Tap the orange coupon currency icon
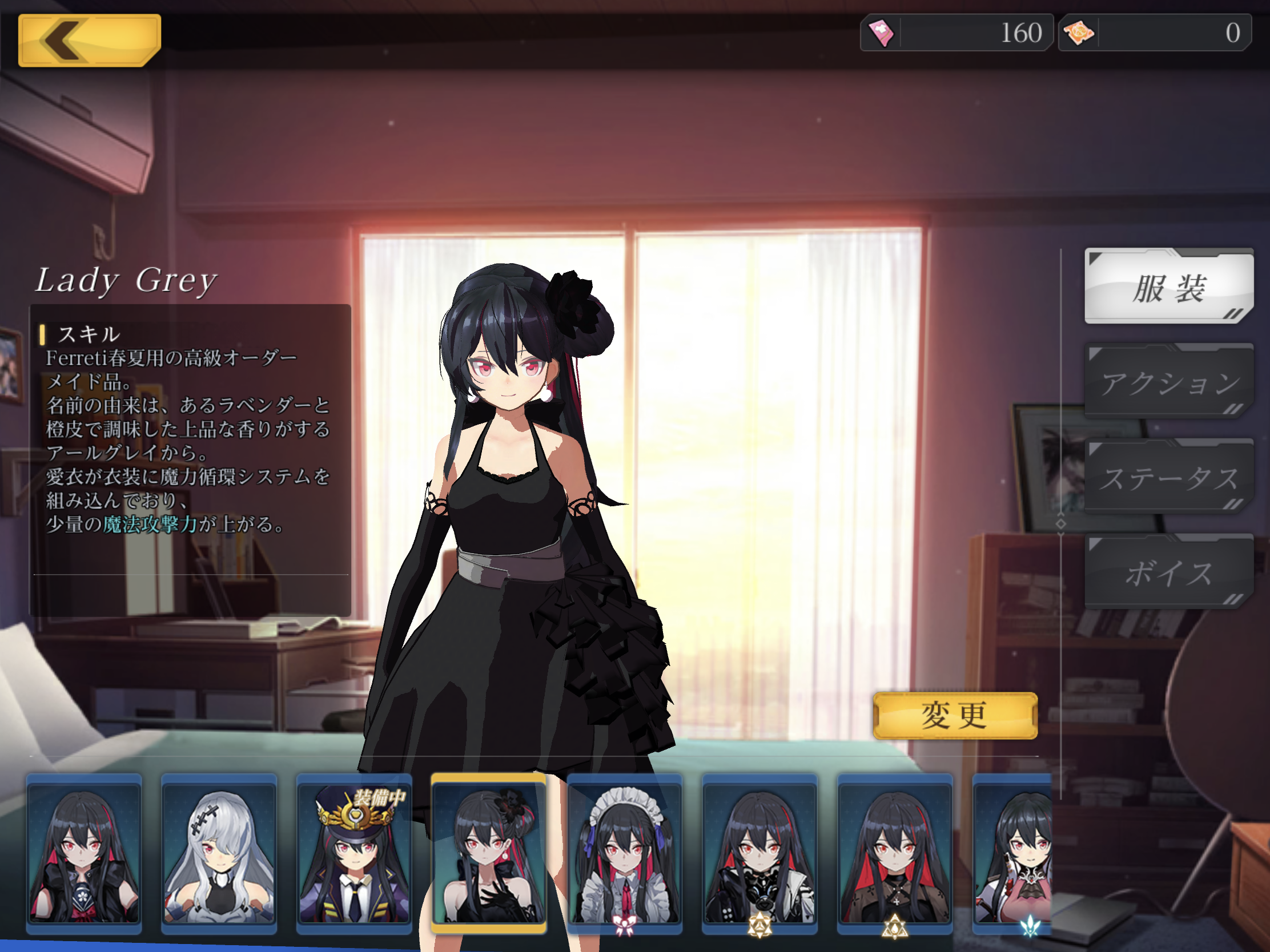 point(1079,33)
